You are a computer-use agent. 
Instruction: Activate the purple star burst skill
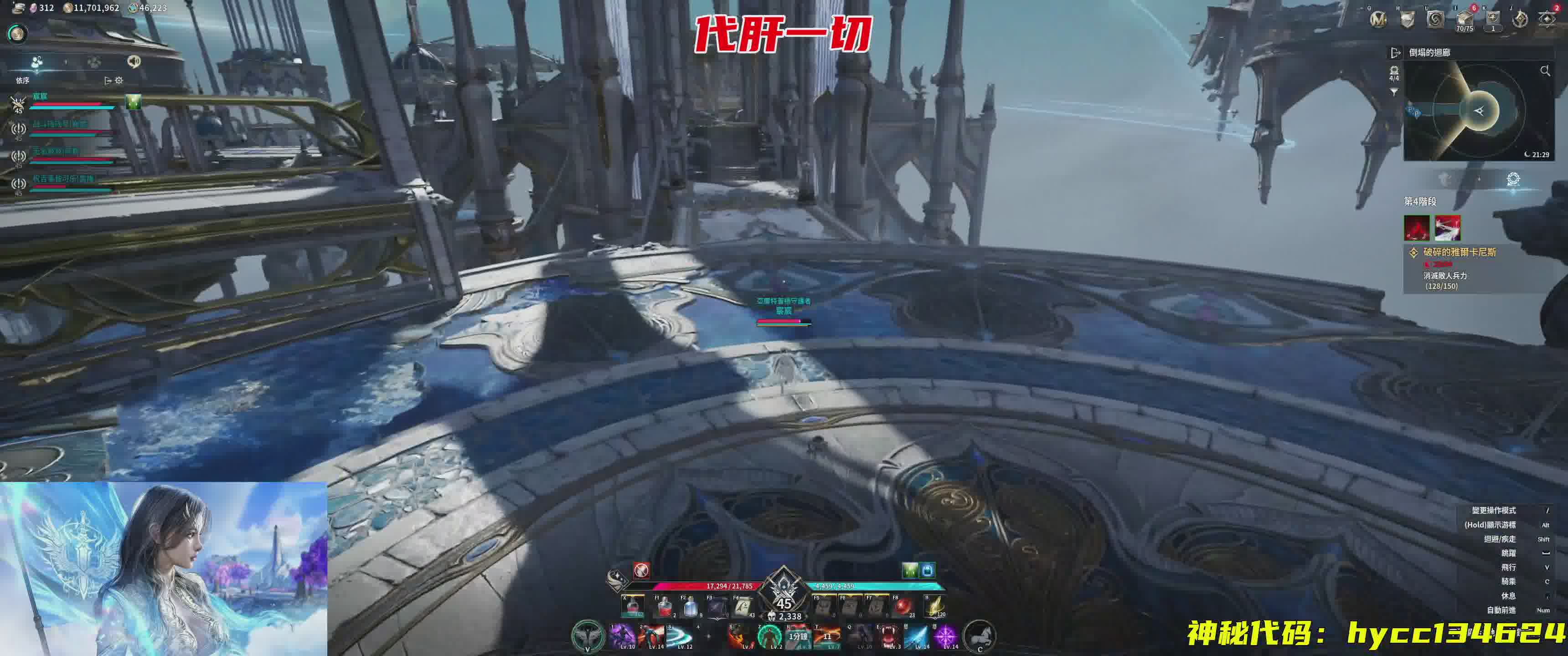[945, 636]
